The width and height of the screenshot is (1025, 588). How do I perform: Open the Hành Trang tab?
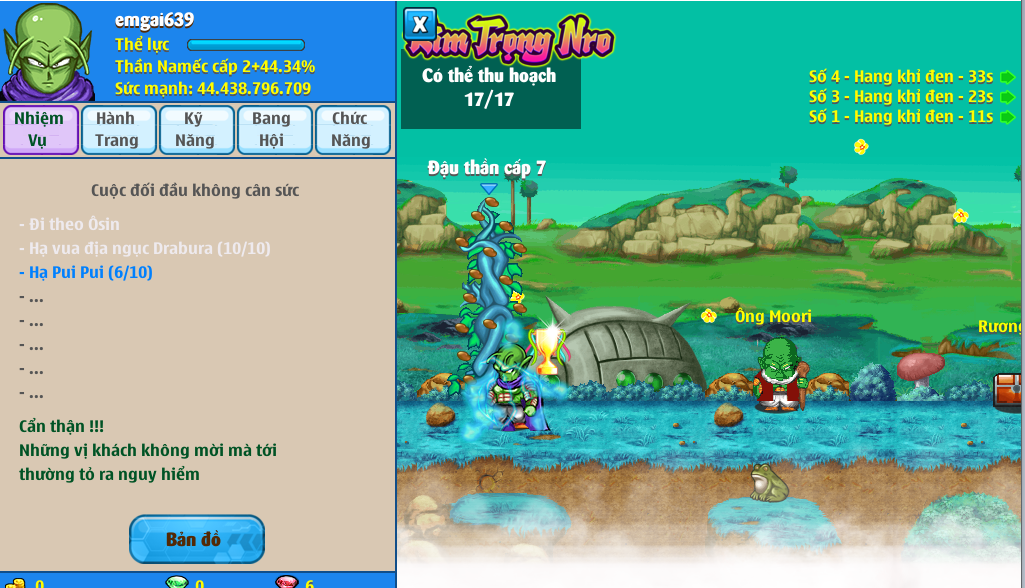click(x=118, y=130)
